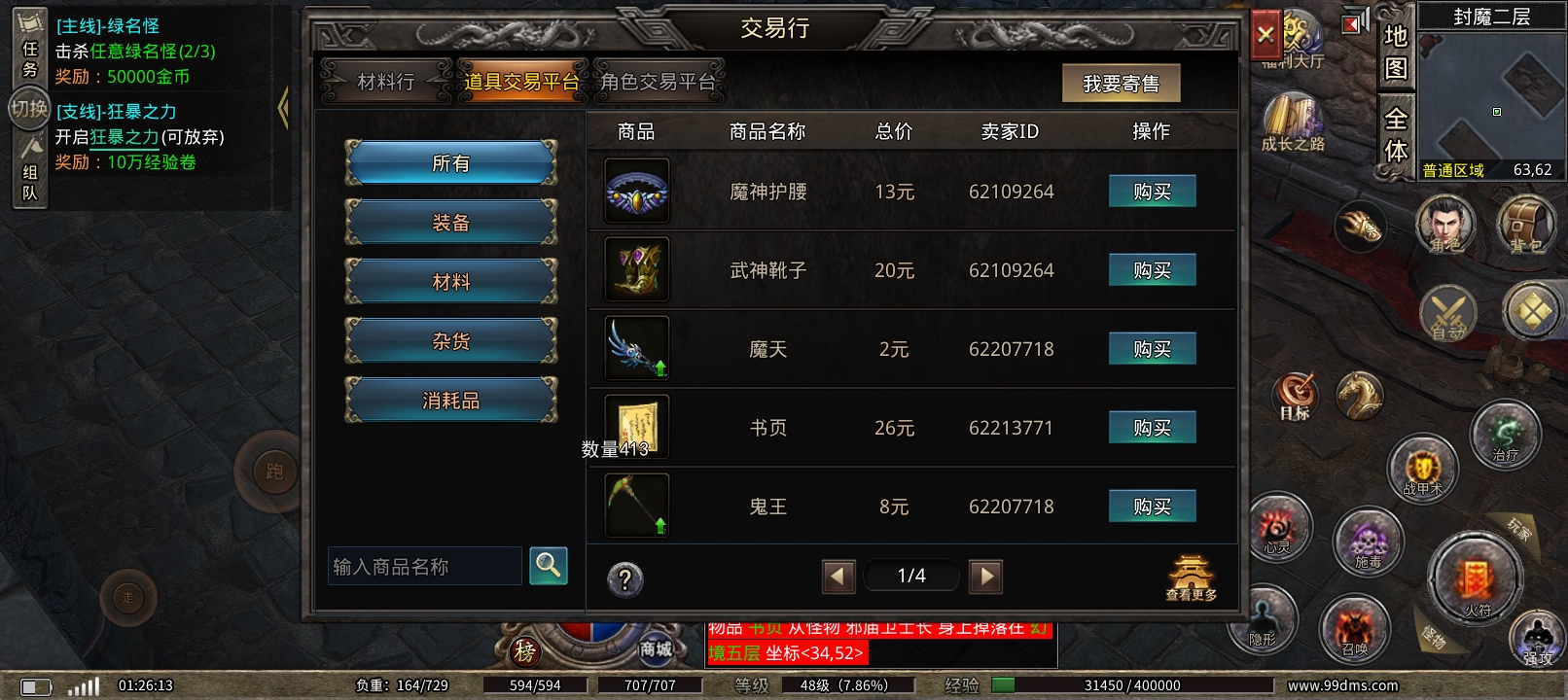Cast the 施毒 poison skill icon
The width and height of the screenshot is (1568, 700).
(x=1369, y=542)
